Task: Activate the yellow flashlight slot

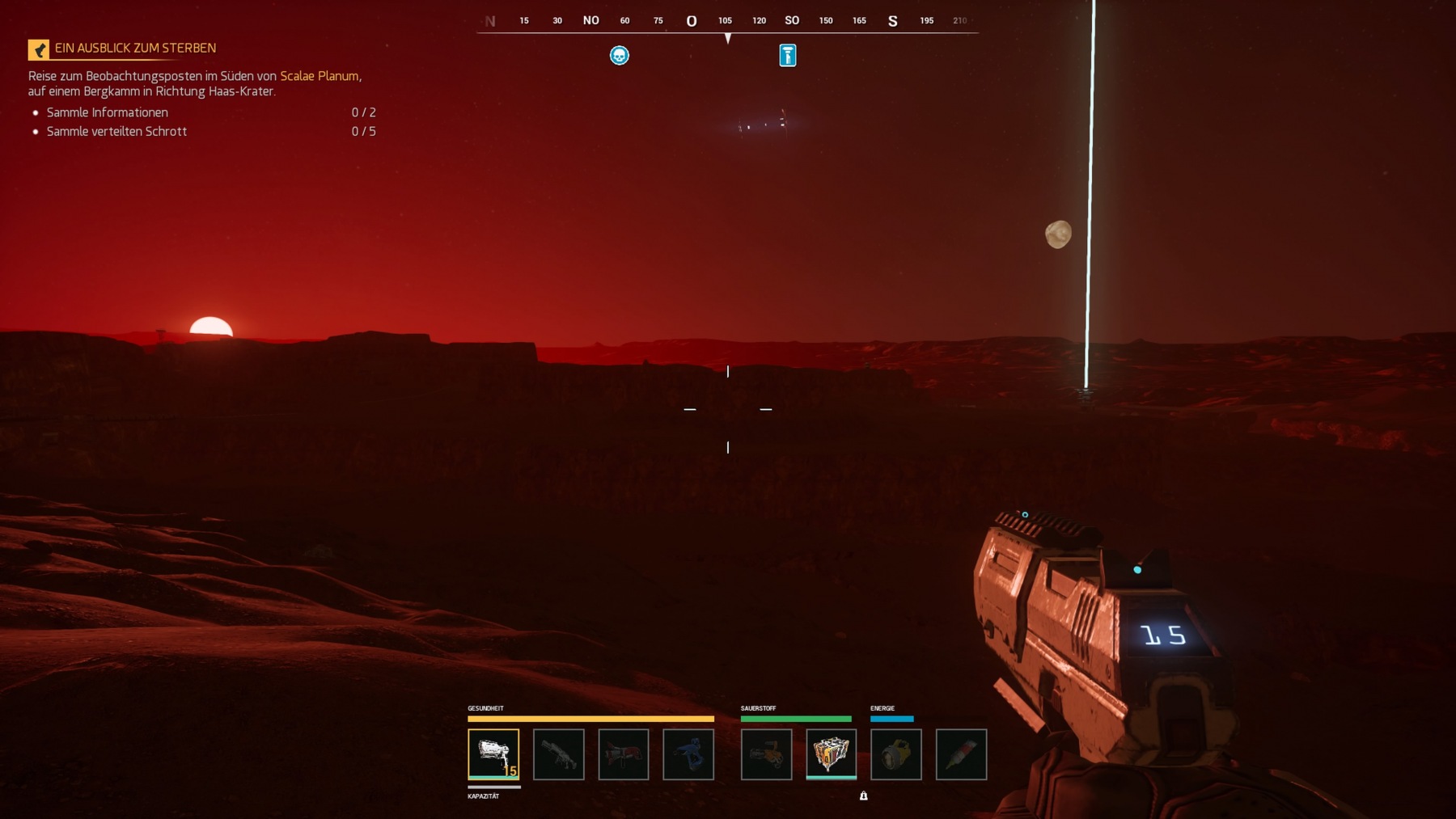Action: click(x=895, y=754)
